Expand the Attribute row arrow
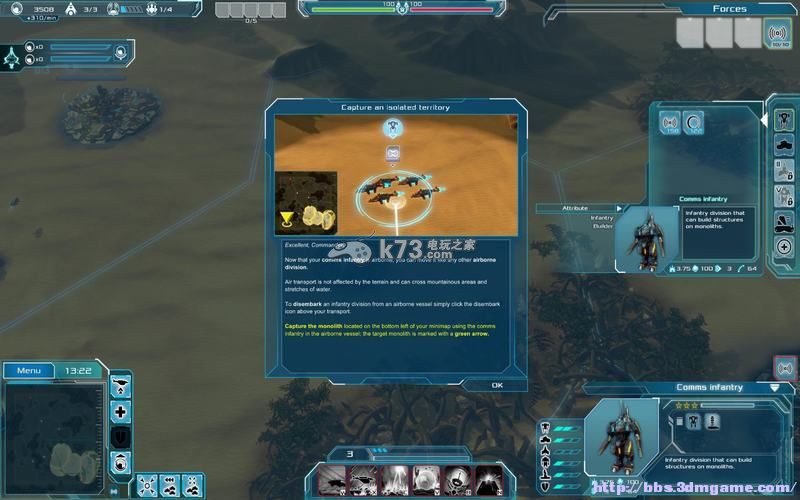 [618, 208]
